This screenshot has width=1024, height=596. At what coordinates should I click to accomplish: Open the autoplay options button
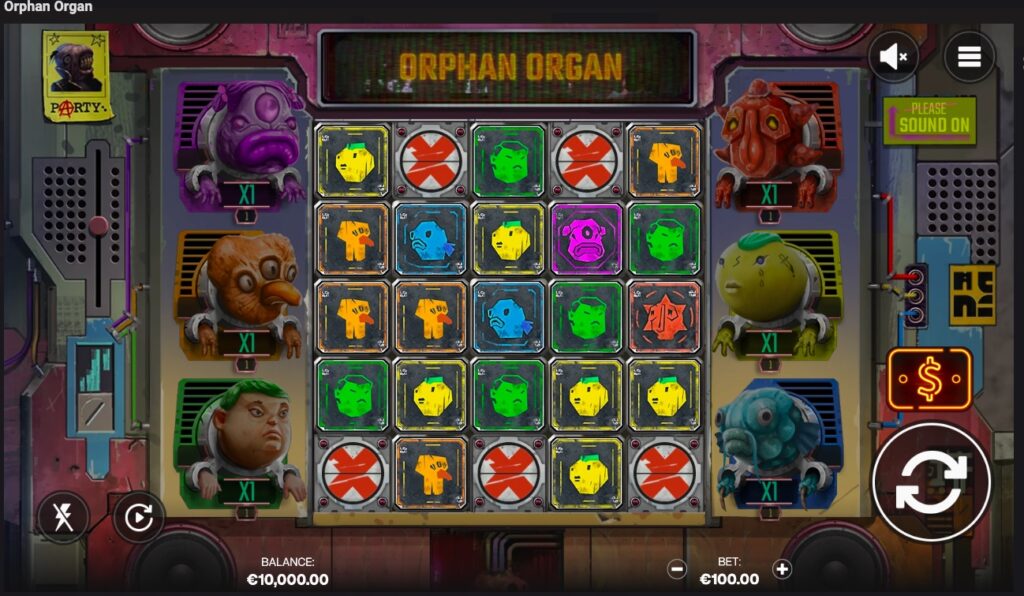[x=138, y=517]
